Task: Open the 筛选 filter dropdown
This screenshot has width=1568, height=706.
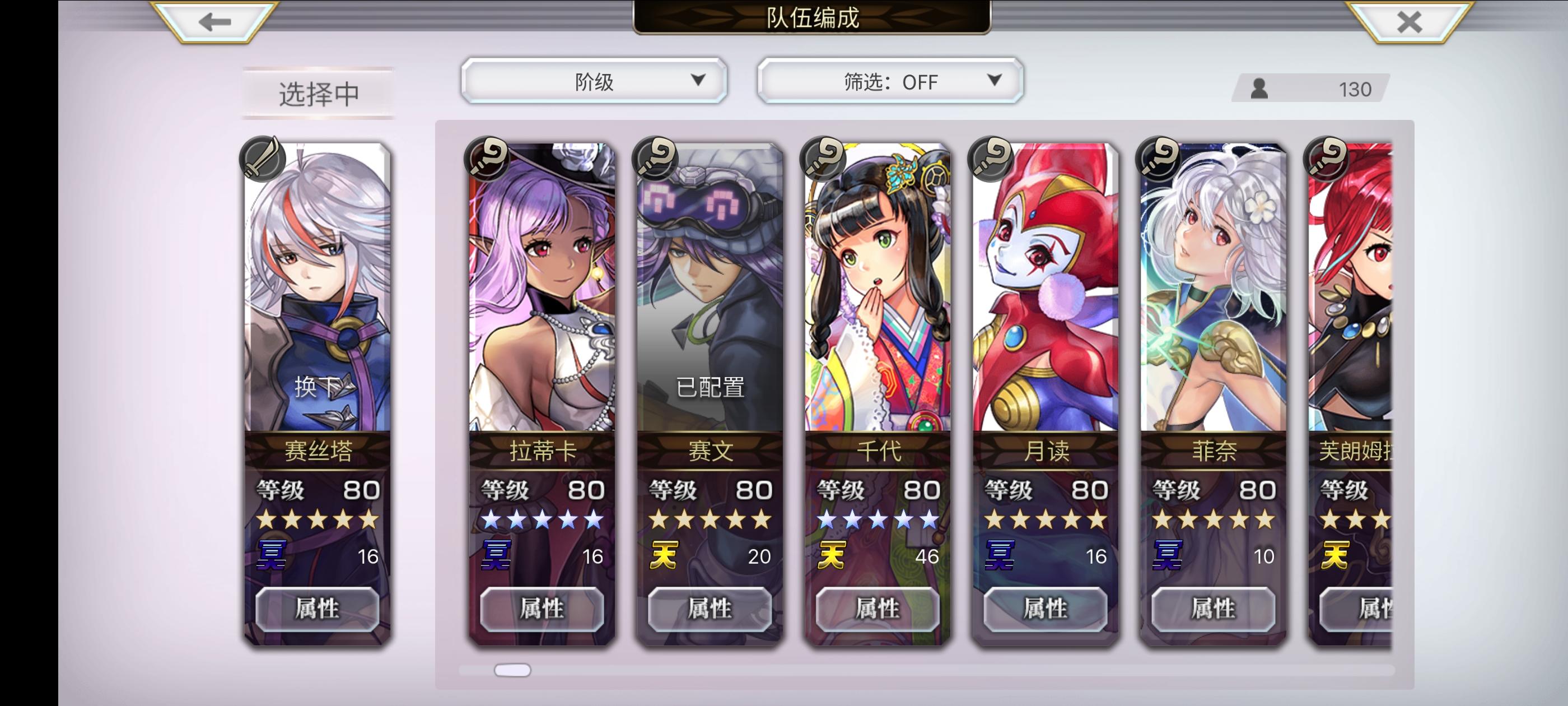Action: (888, 81)
